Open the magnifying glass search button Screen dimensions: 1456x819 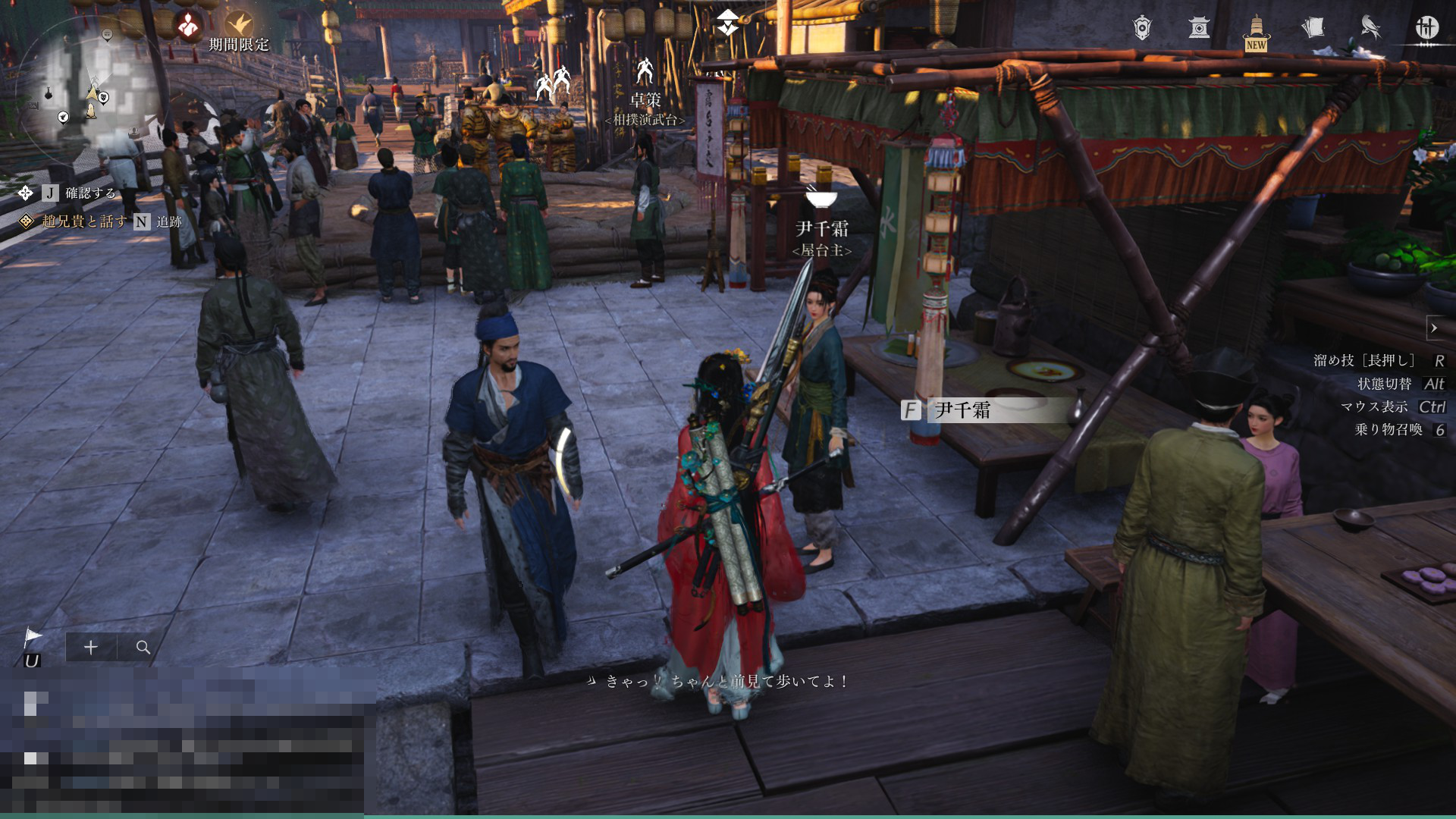143,647
